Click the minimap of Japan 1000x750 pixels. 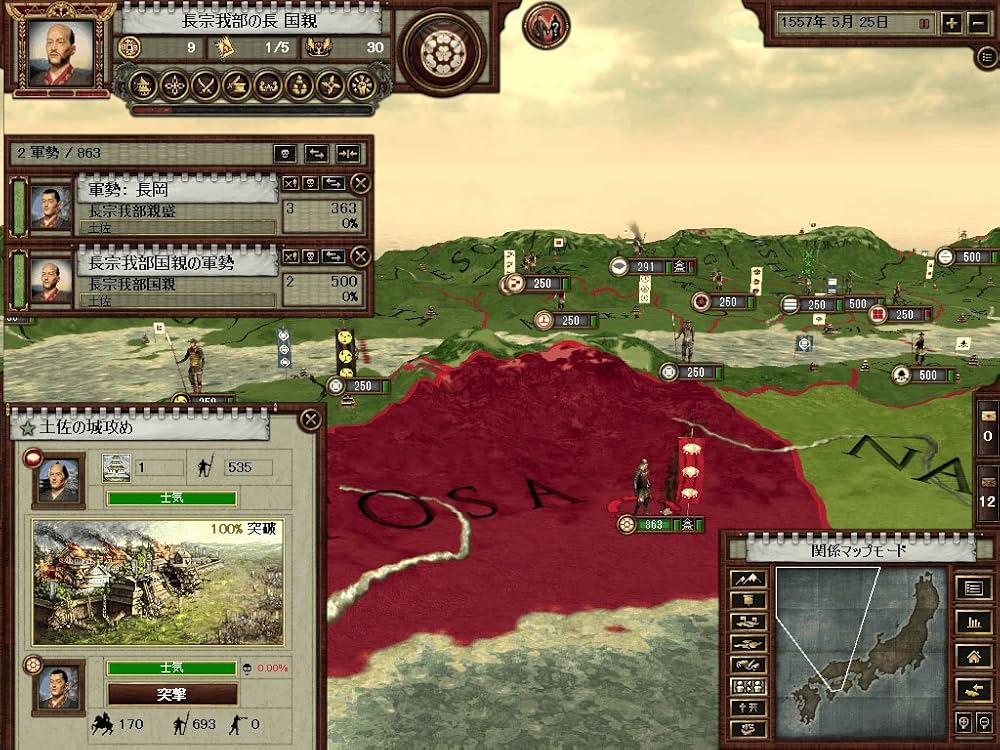860,640
